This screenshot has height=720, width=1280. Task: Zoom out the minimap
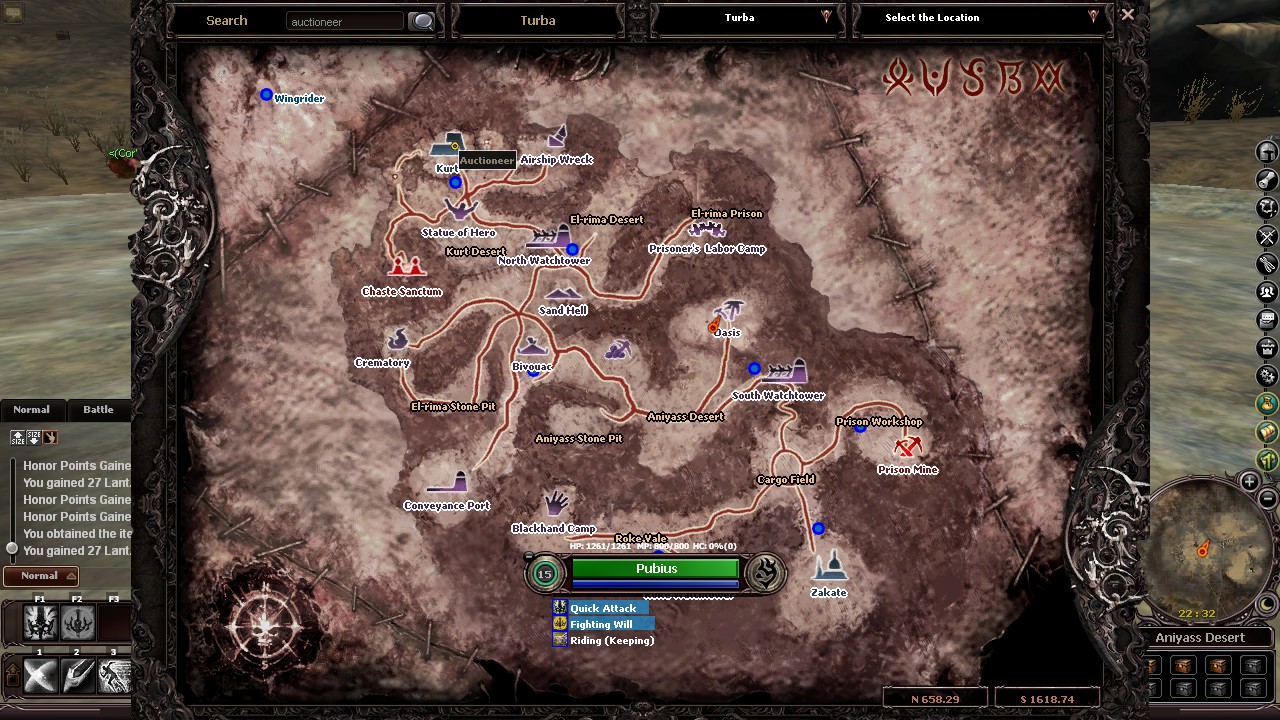coord(1267,499)
